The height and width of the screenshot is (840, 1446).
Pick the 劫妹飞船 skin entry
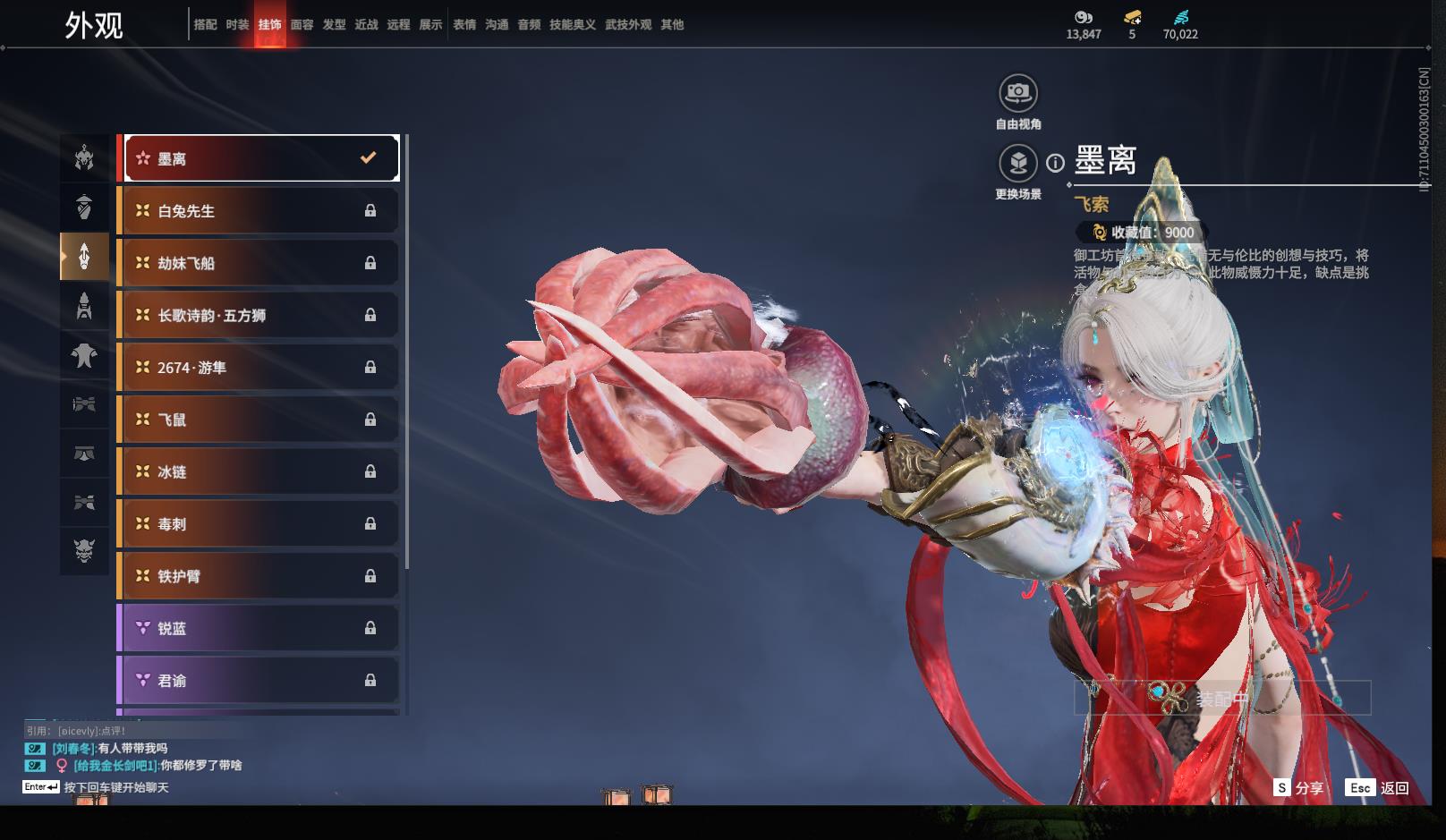259,263
